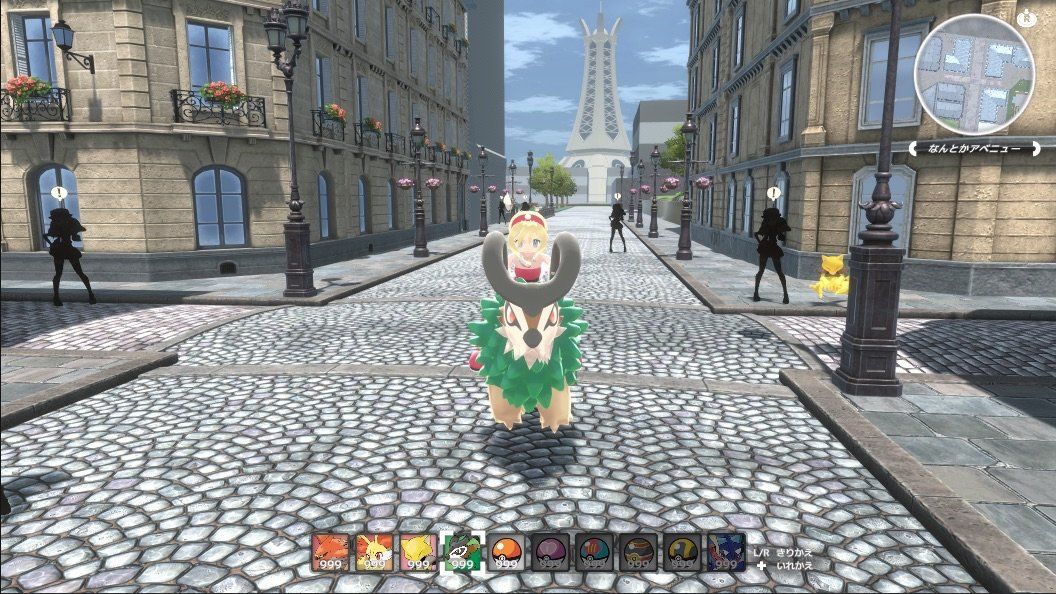The image size is (1056, 594).
Task: Select the Greninja slot in the hotbar
Action: 726,552
